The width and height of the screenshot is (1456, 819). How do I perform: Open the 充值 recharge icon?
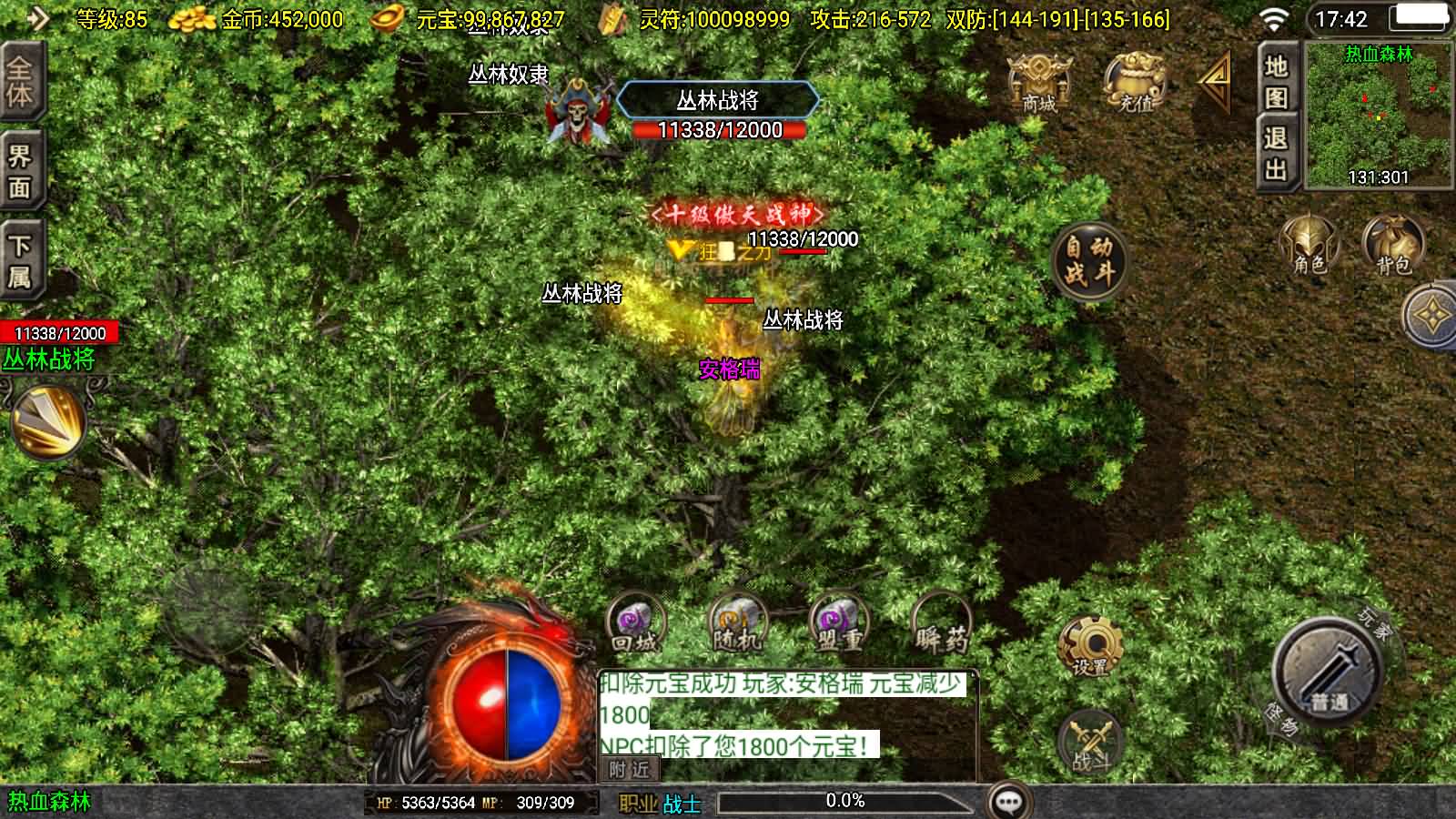[1135, 82]
